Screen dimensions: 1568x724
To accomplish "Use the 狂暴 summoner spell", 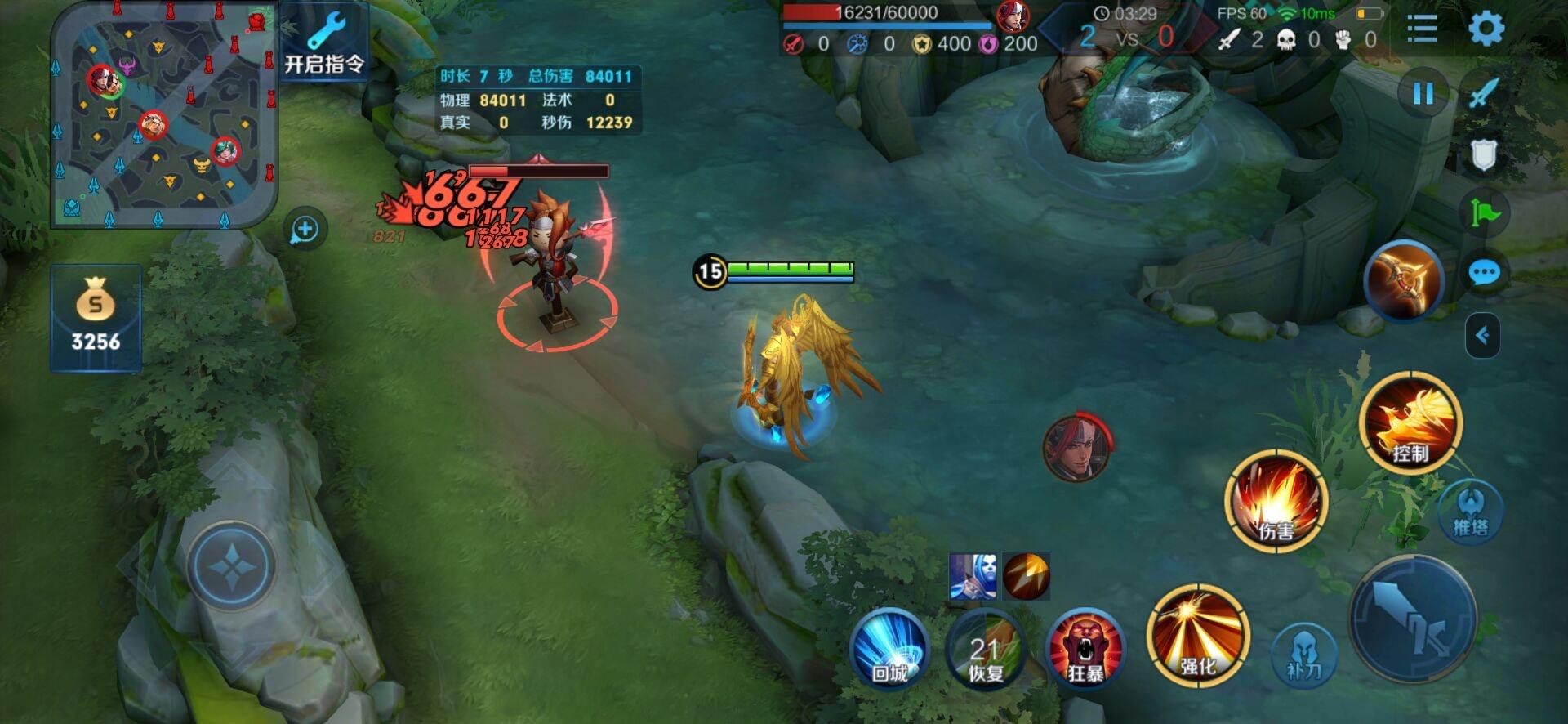I will click(1085, 650).
